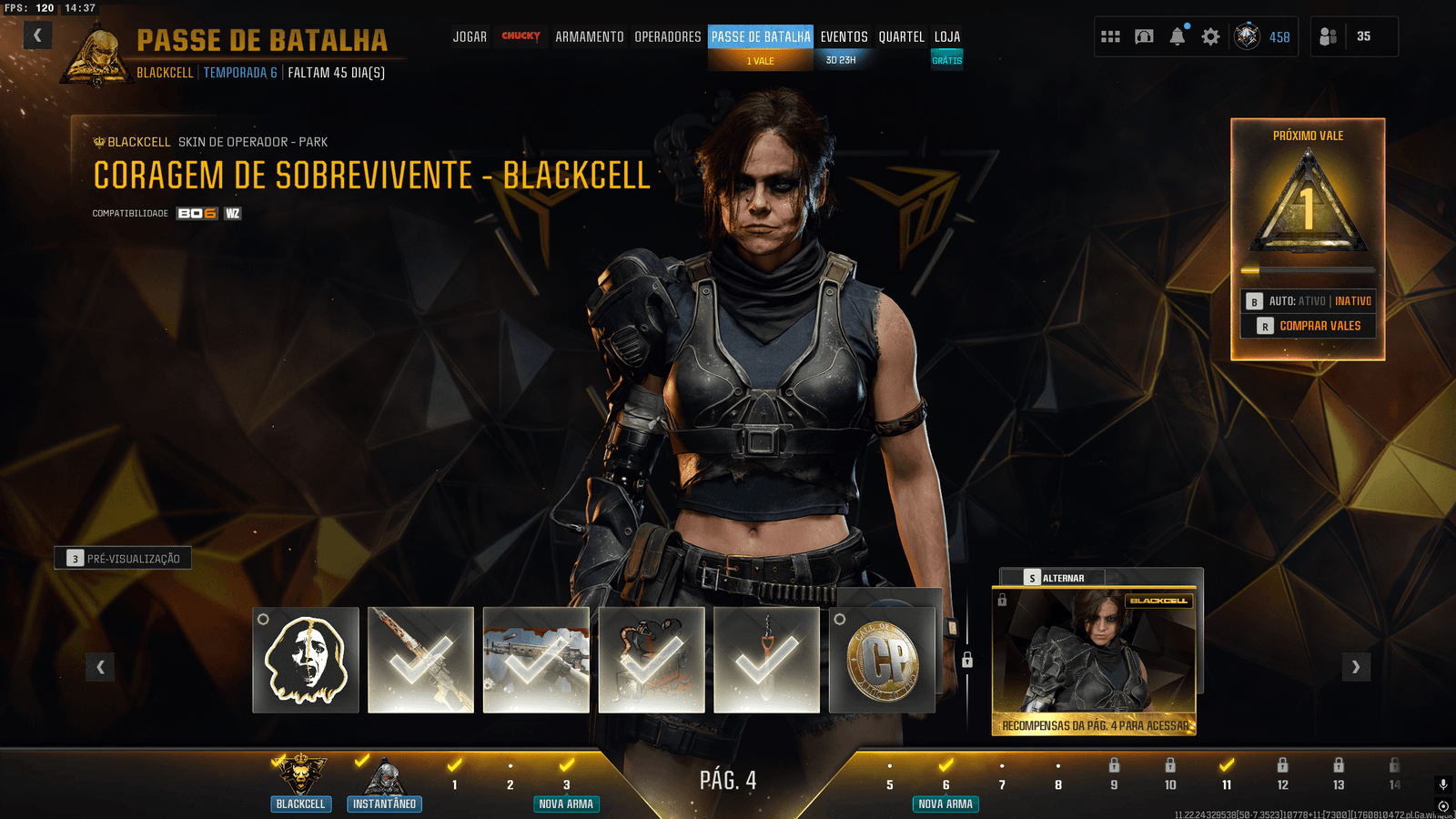Switch to the Armamento tab
This screenshot has width=1456, height=819.
589,37
